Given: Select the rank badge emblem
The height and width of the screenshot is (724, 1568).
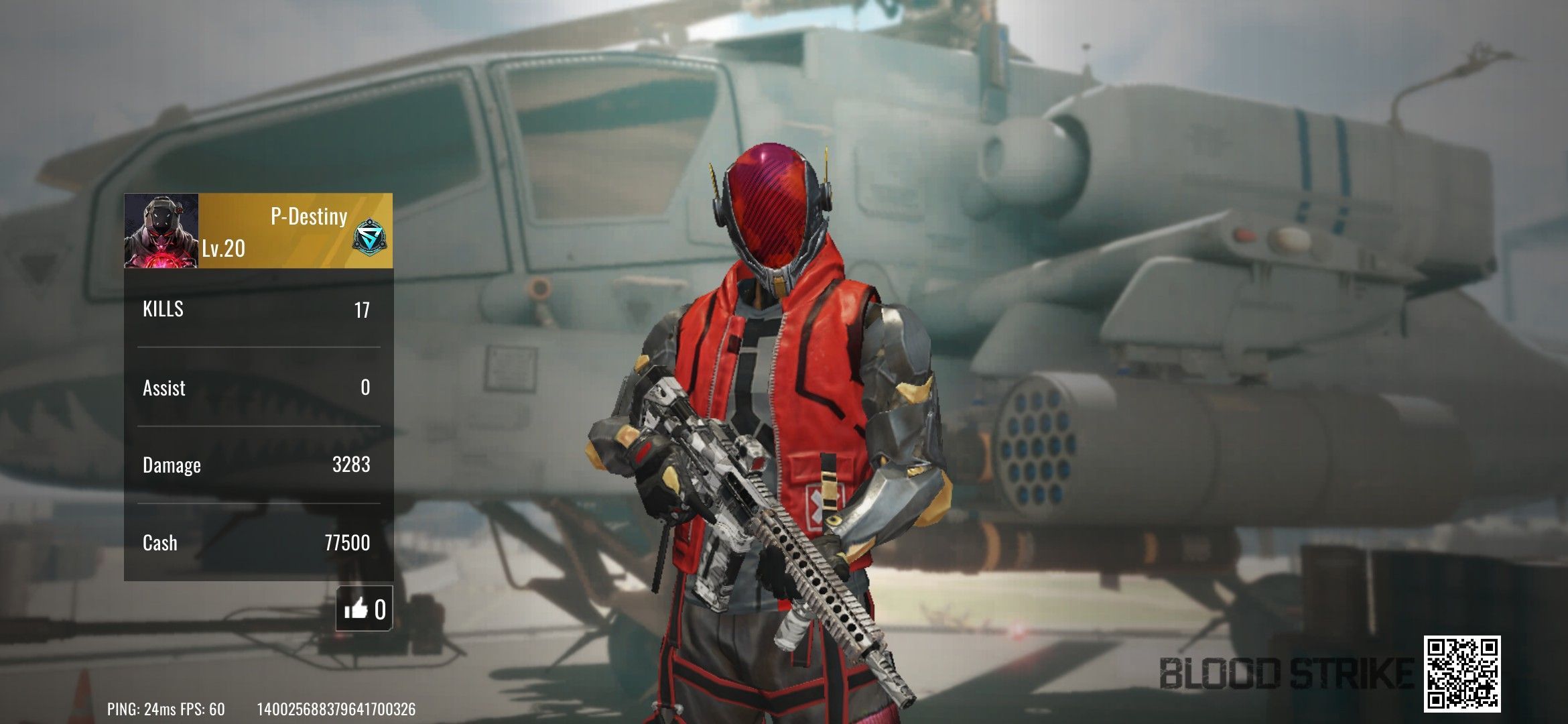Looking at the screenshot, I should point(369,239).
